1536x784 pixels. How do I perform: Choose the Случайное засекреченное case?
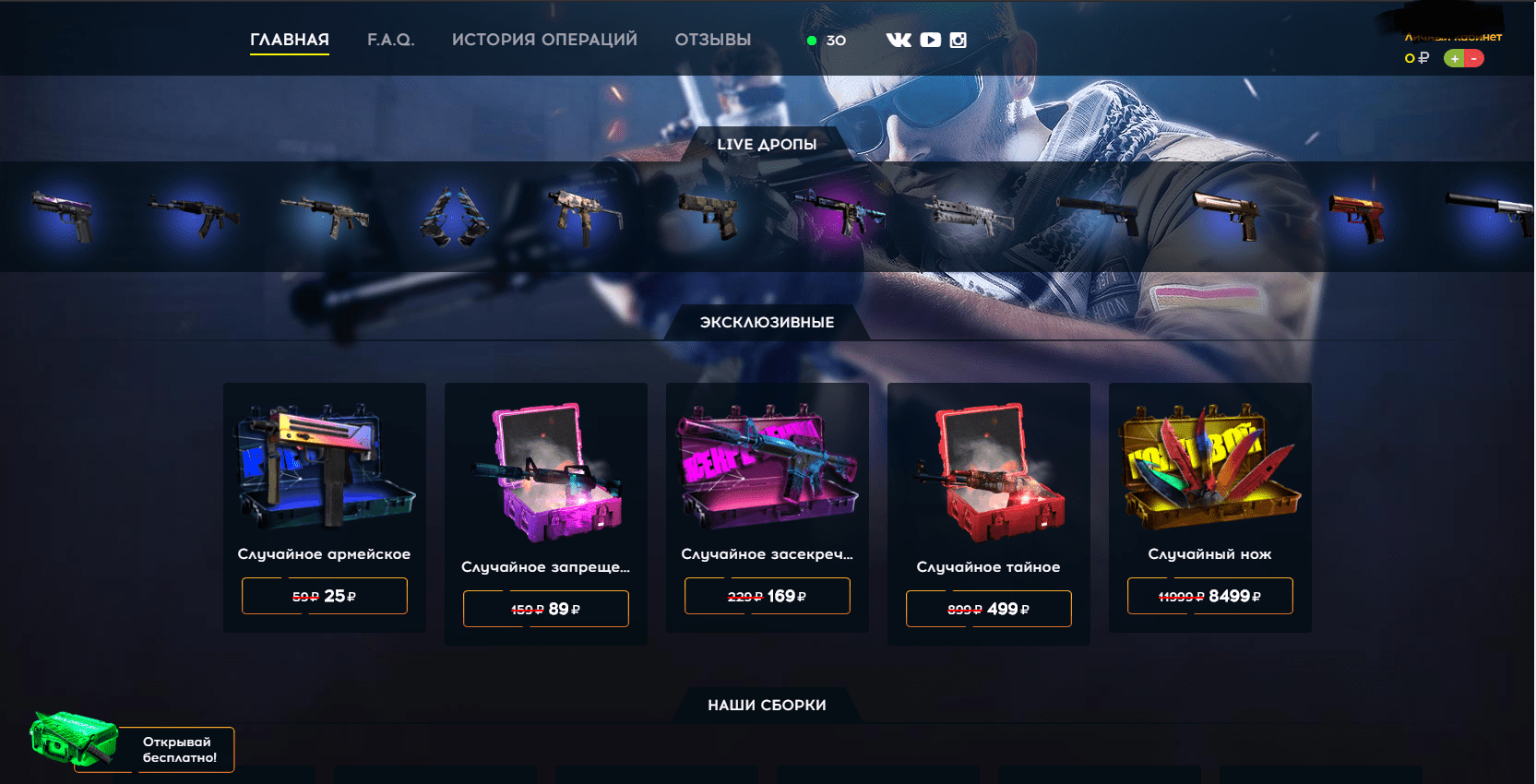pyautogui.click(x=767, y=466)
